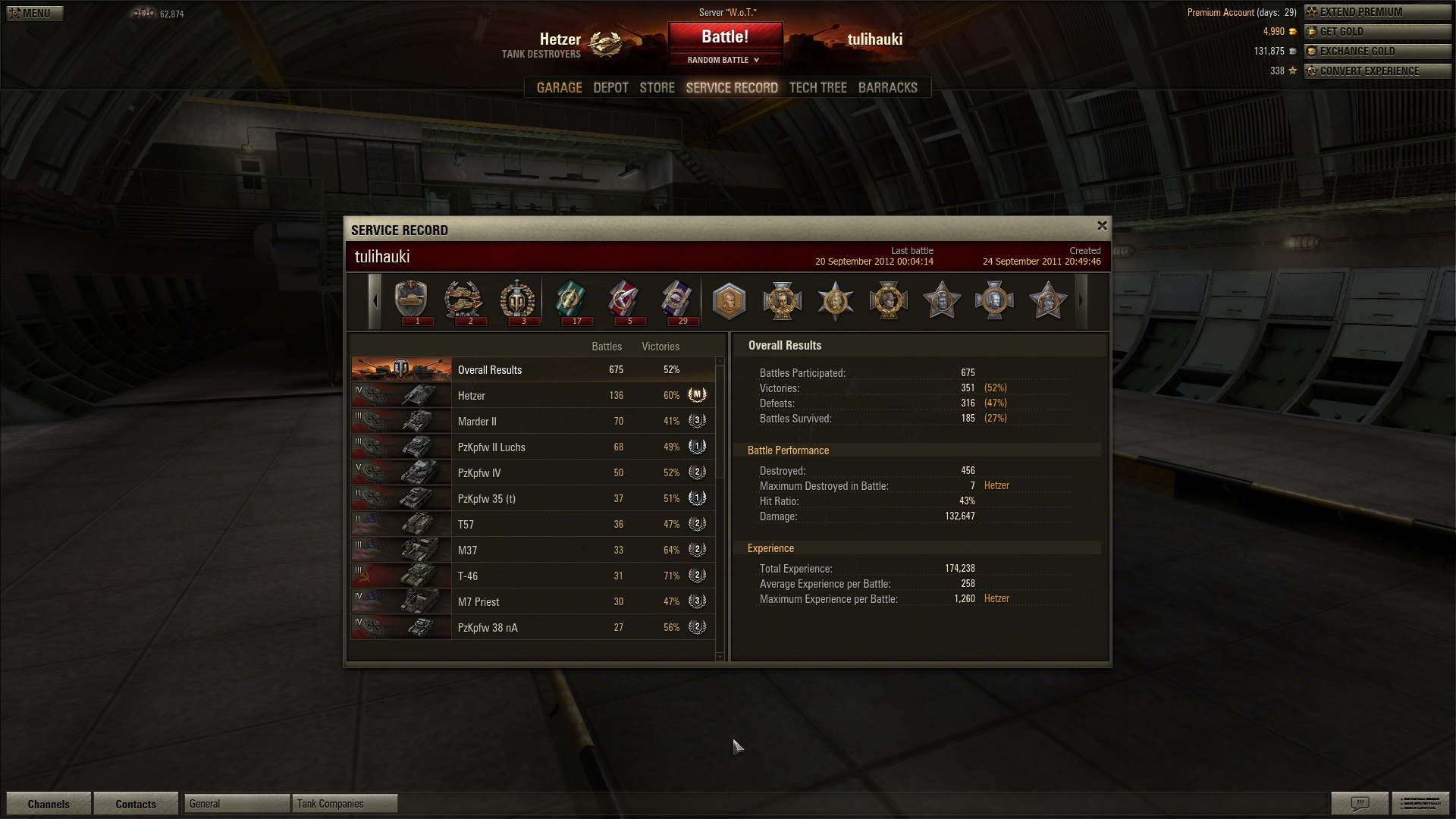Viewport: 1456px width, 819px height.
Task: Select the Hetzer row in vehicle list
Action: pyautogui.click(x=531, y=396)
